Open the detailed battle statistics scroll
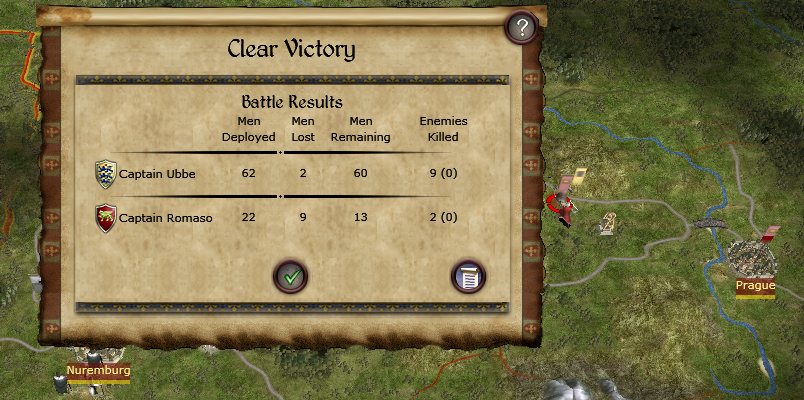 468,275
